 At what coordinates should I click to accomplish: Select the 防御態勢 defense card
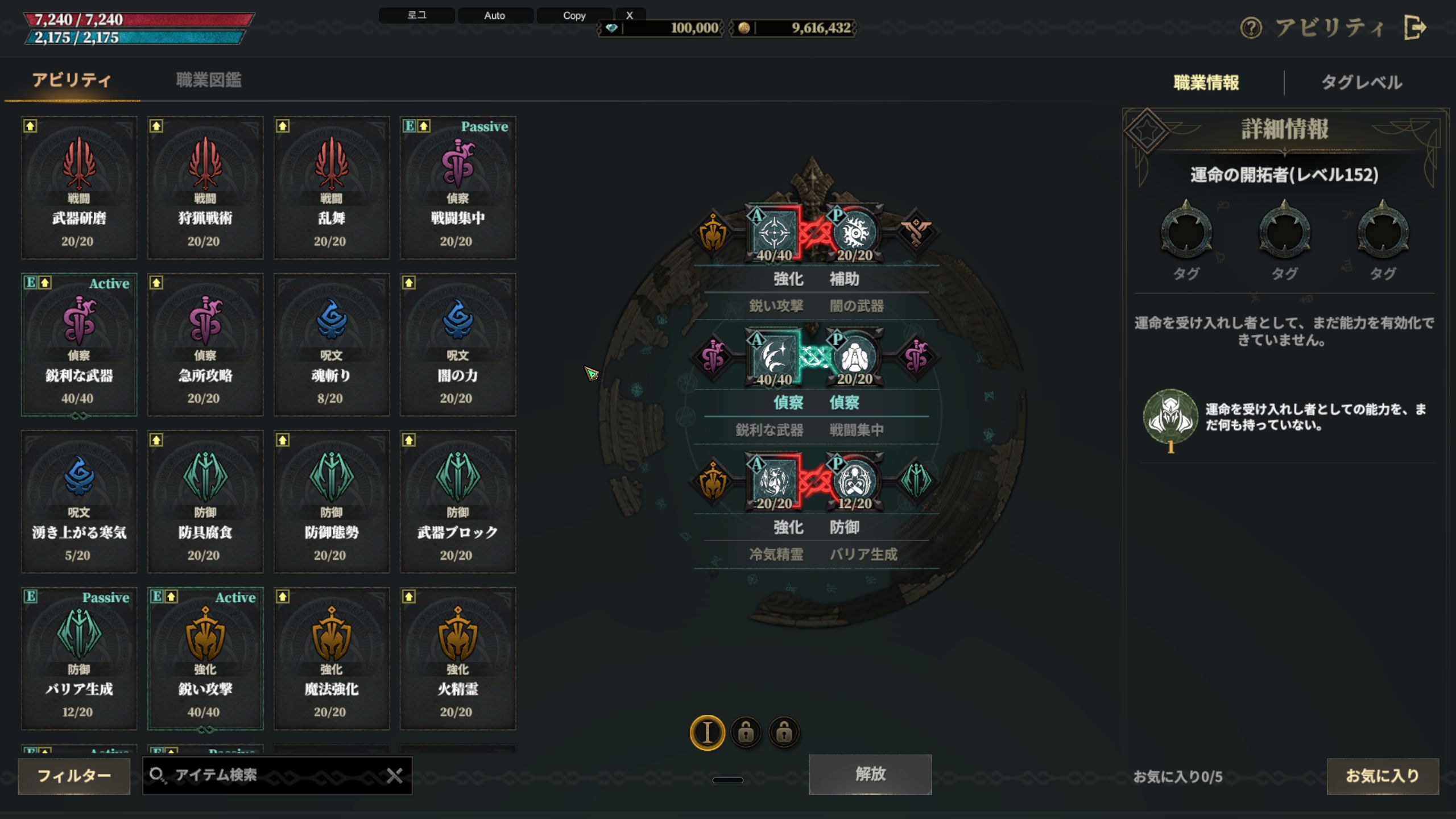[x=332, y=502]
